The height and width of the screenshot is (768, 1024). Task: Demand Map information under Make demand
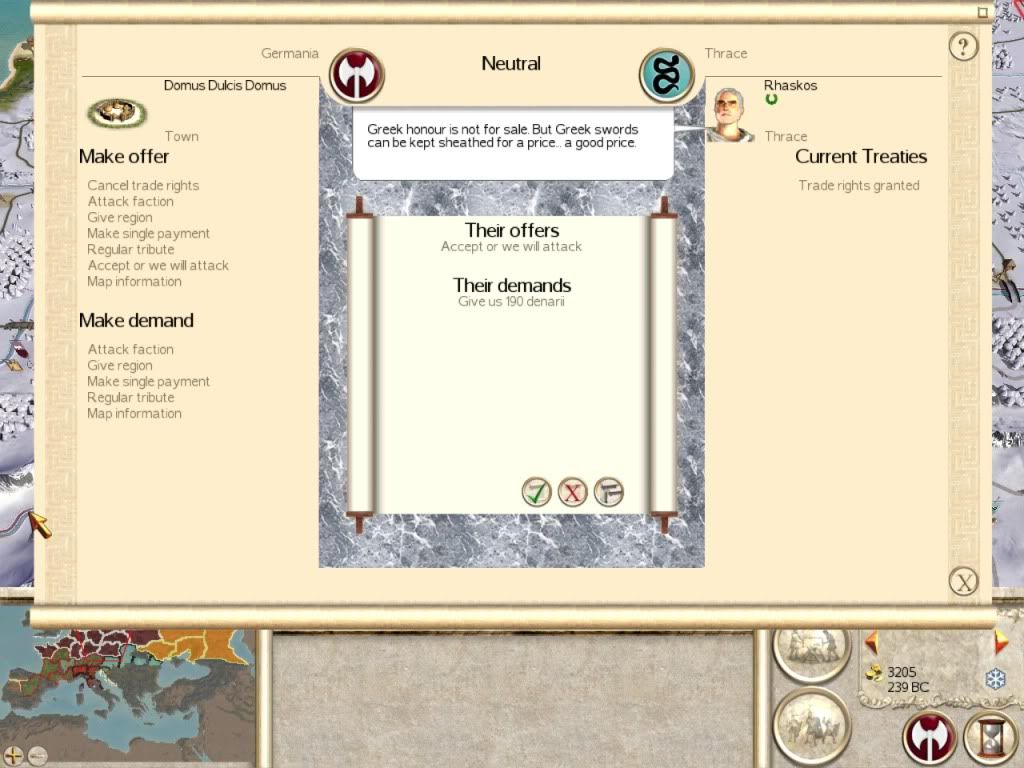pyautogui.click(x=134, y=413)
